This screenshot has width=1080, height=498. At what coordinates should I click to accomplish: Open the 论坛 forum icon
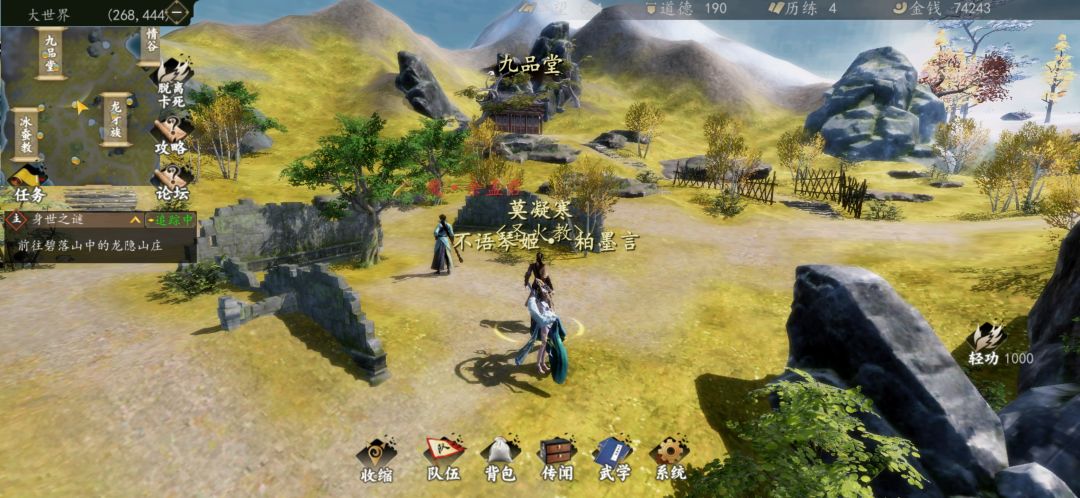pos(170,181)
